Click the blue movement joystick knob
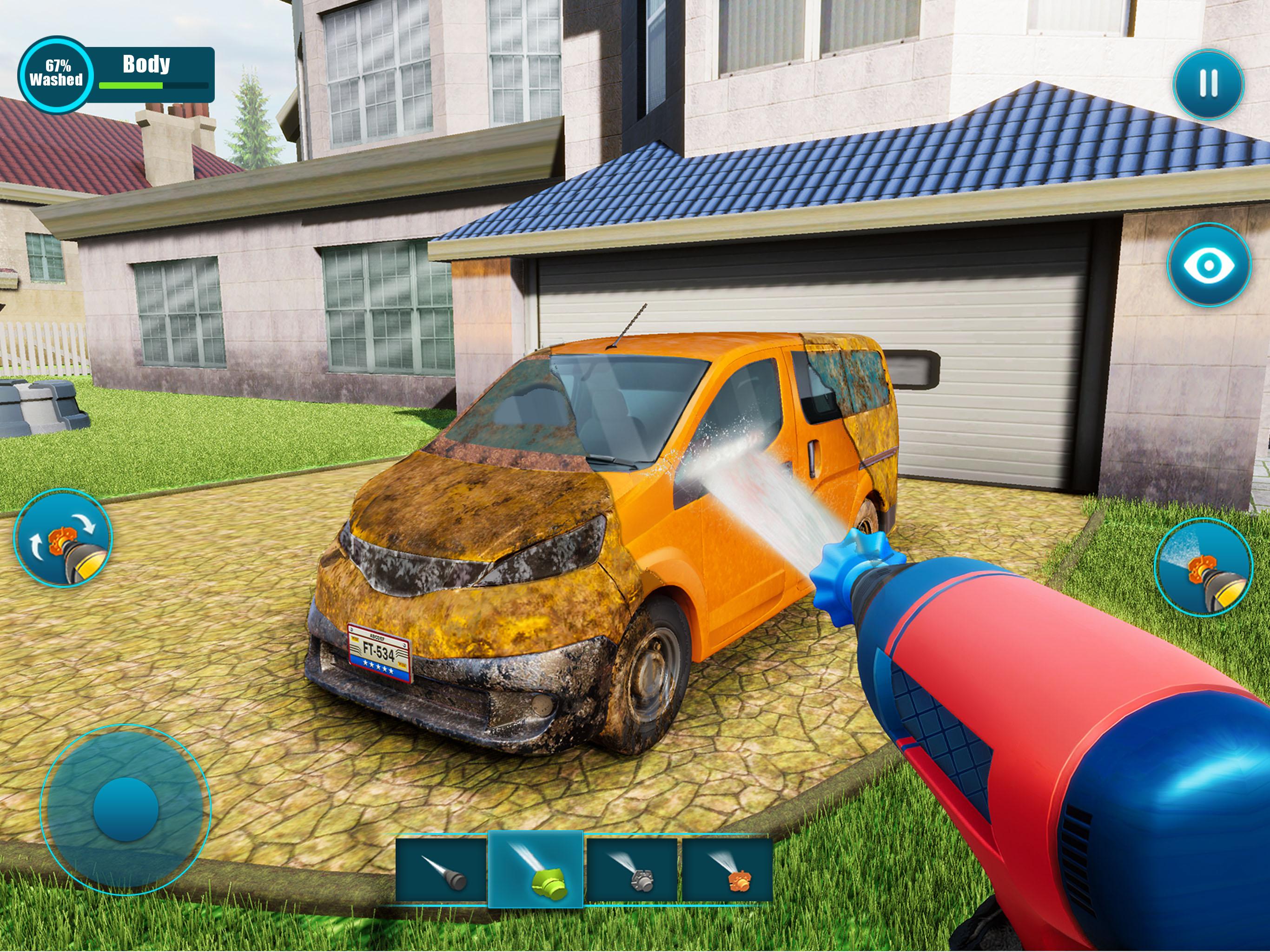The image size is (1270, 952). (126, 810)
